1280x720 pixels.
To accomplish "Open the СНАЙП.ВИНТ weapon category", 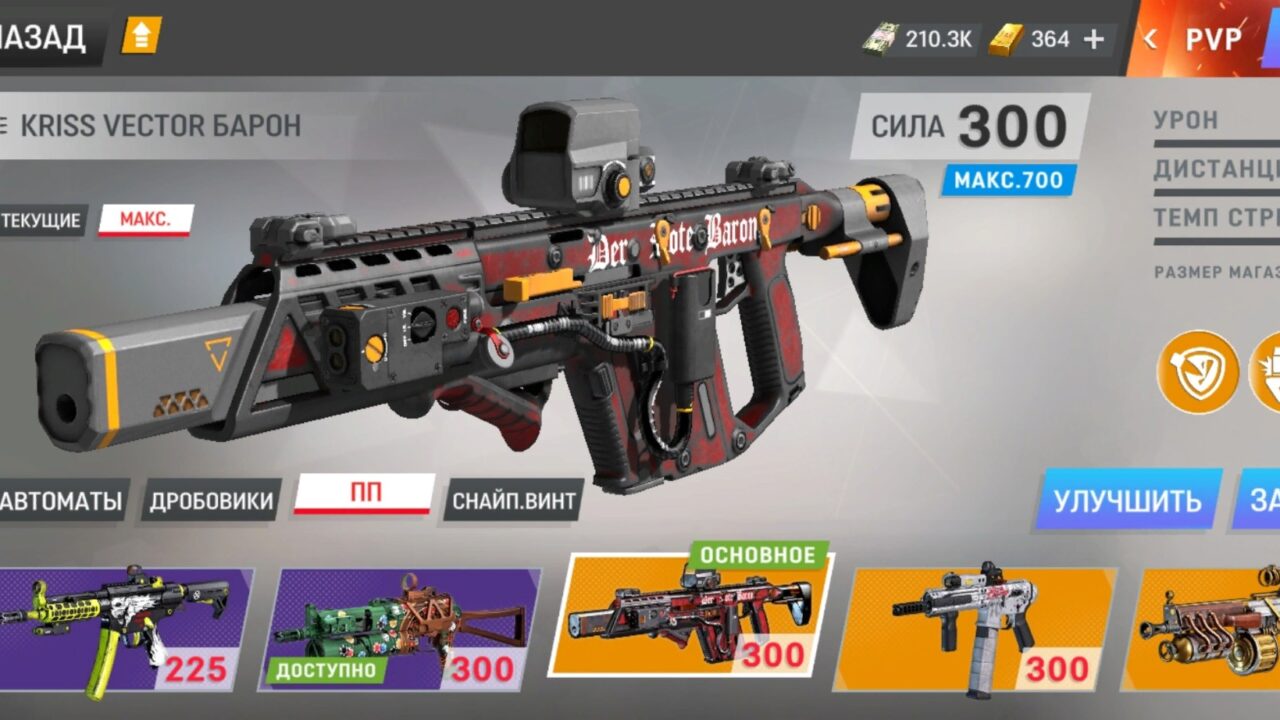I will click(513, 500).
